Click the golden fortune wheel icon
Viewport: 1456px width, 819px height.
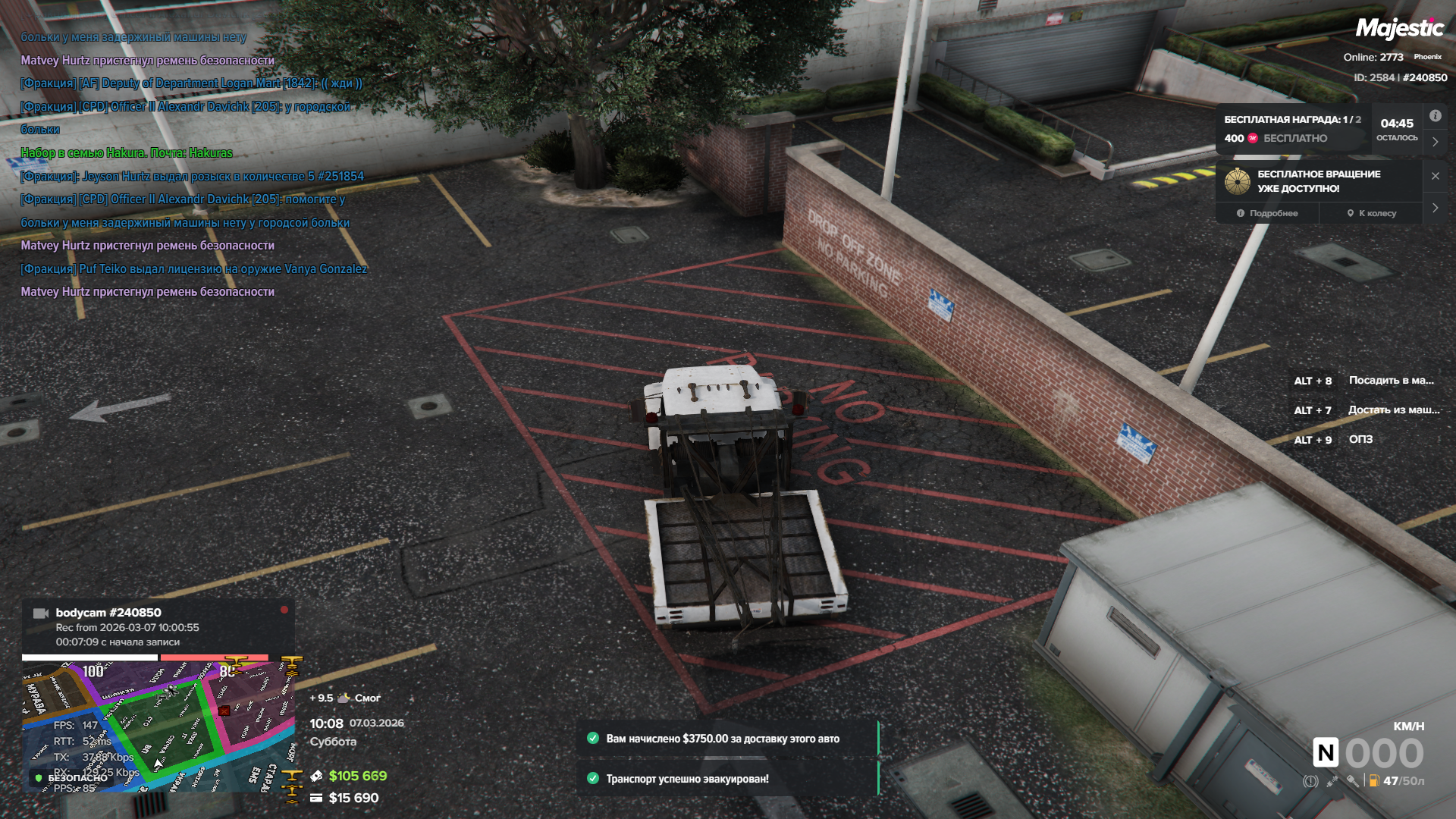click(1238, 181)
